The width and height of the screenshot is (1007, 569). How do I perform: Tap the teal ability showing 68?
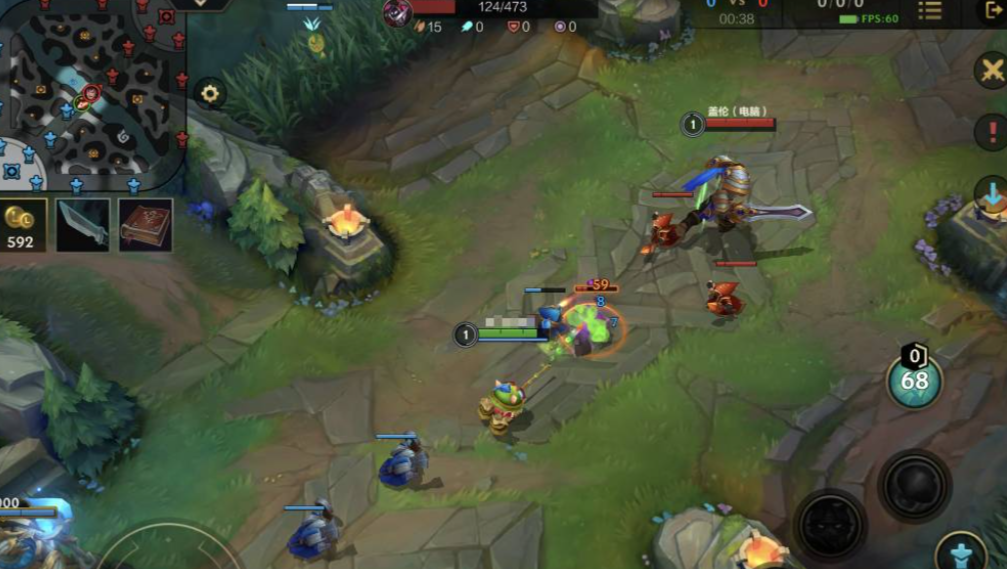pos(914,381)
